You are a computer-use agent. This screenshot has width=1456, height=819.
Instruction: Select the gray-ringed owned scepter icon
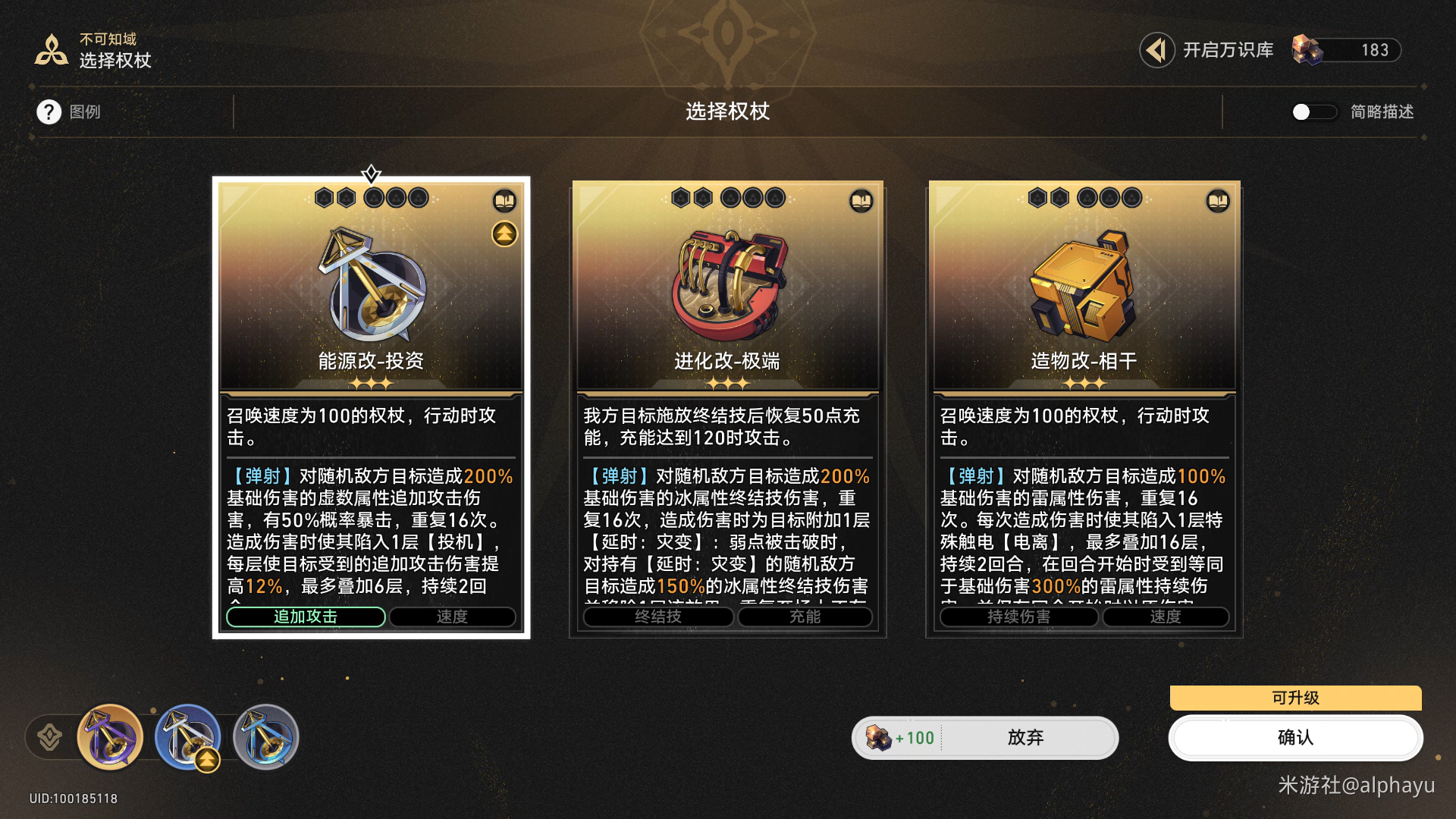point(266,737)
